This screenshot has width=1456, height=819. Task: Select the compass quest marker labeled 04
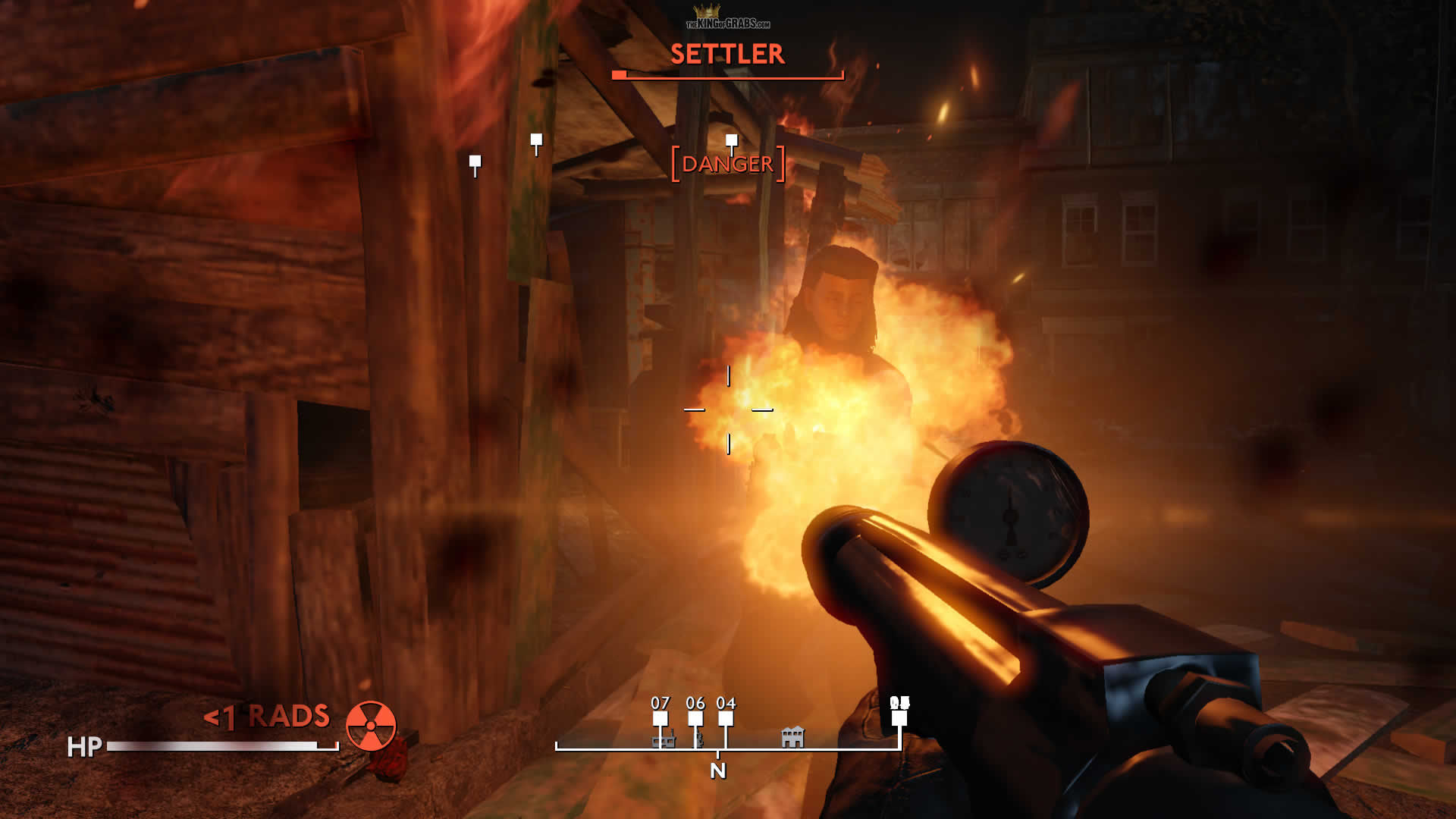726,717
